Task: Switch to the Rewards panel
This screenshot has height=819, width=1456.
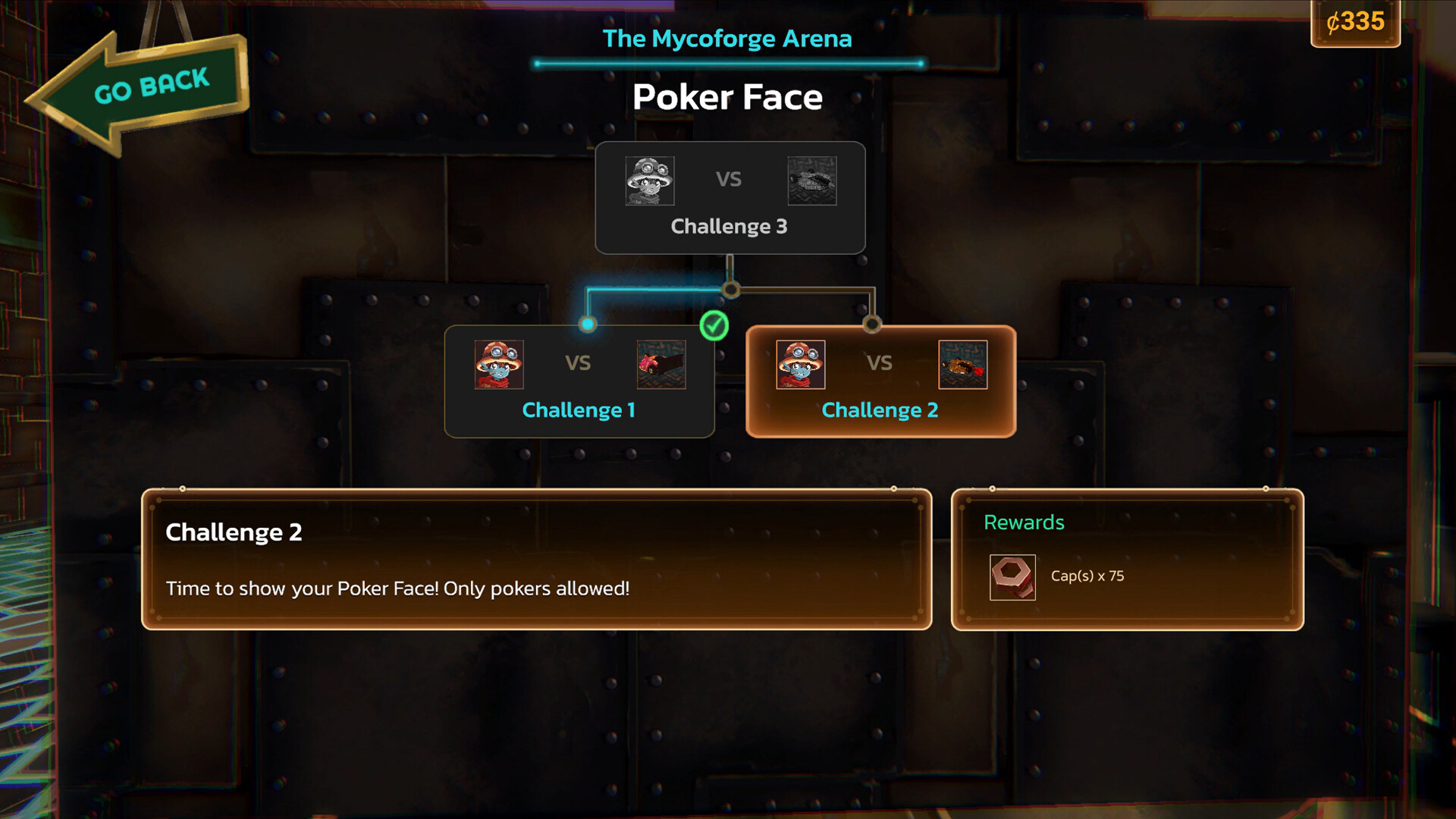Action: tap(1127, 558)
